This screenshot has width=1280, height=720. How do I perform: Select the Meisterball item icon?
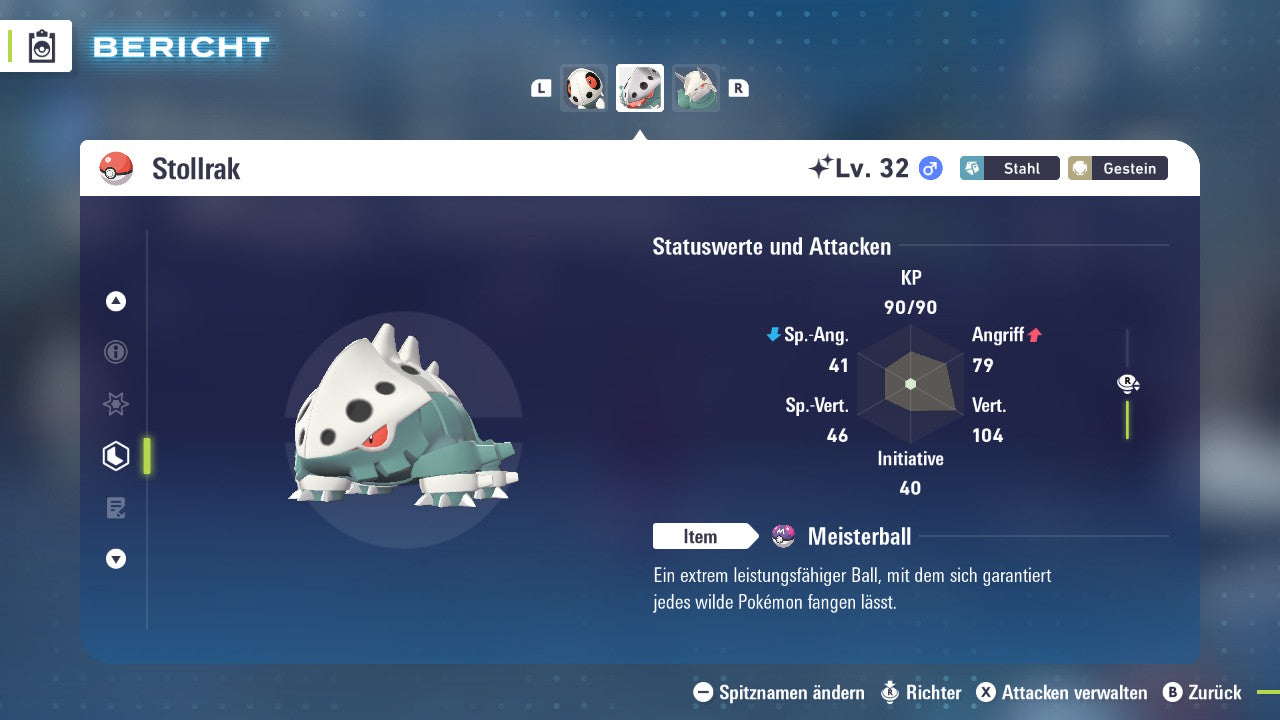pos(782,536)
